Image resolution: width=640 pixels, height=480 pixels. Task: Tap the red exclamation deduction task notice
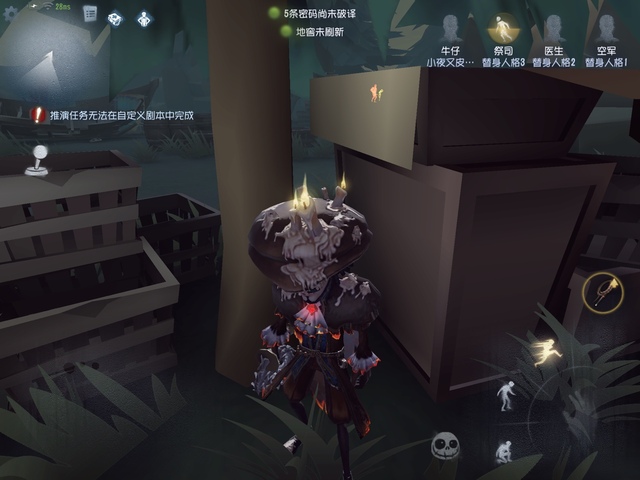coord(110,115)
